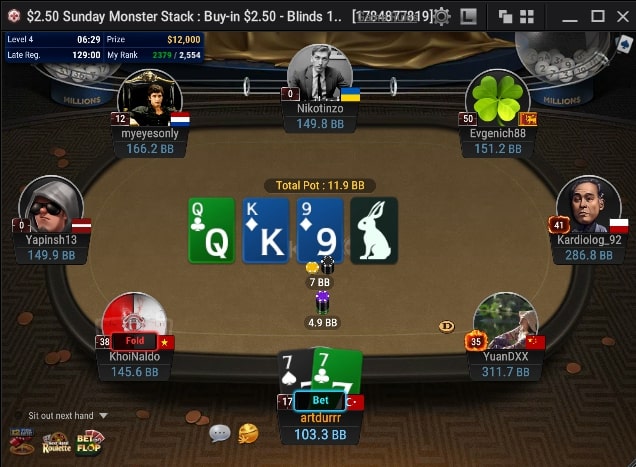Screen dimensions: 636x467
Task: Open the Roulette side game
Action: (56, 442)
